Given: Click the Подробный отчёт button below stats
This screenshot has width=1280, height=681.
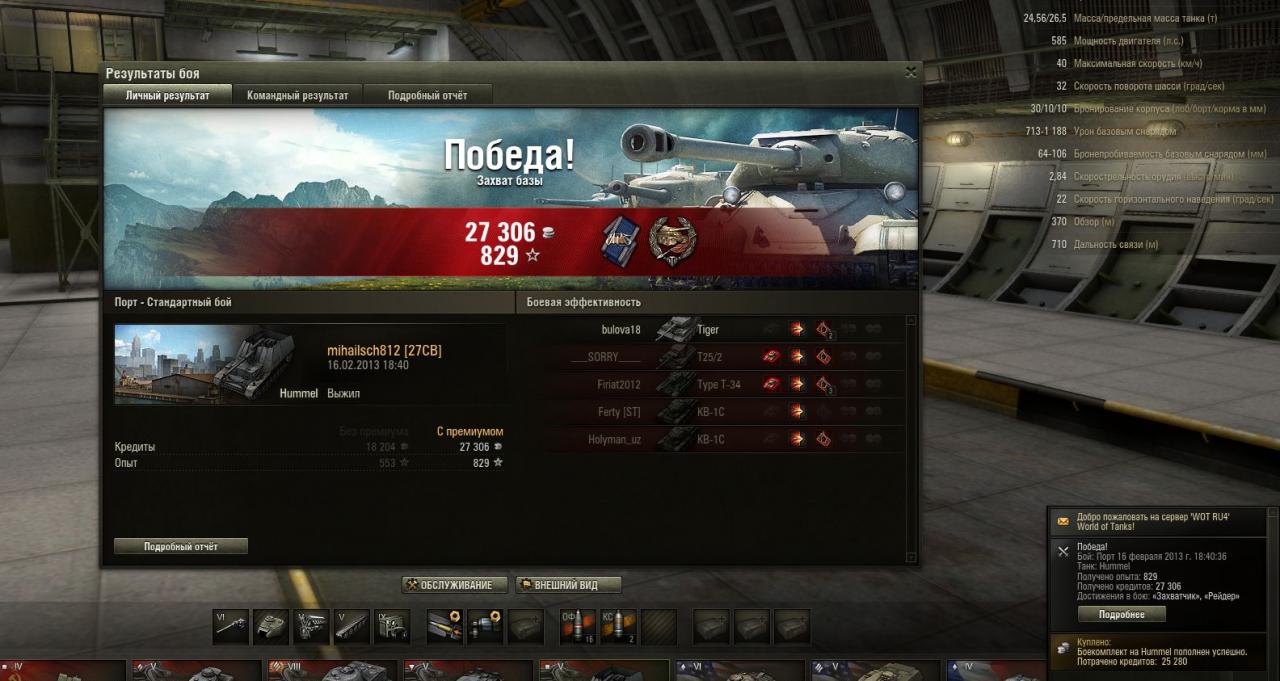Looking at the screenshot, I should (181, 547).
